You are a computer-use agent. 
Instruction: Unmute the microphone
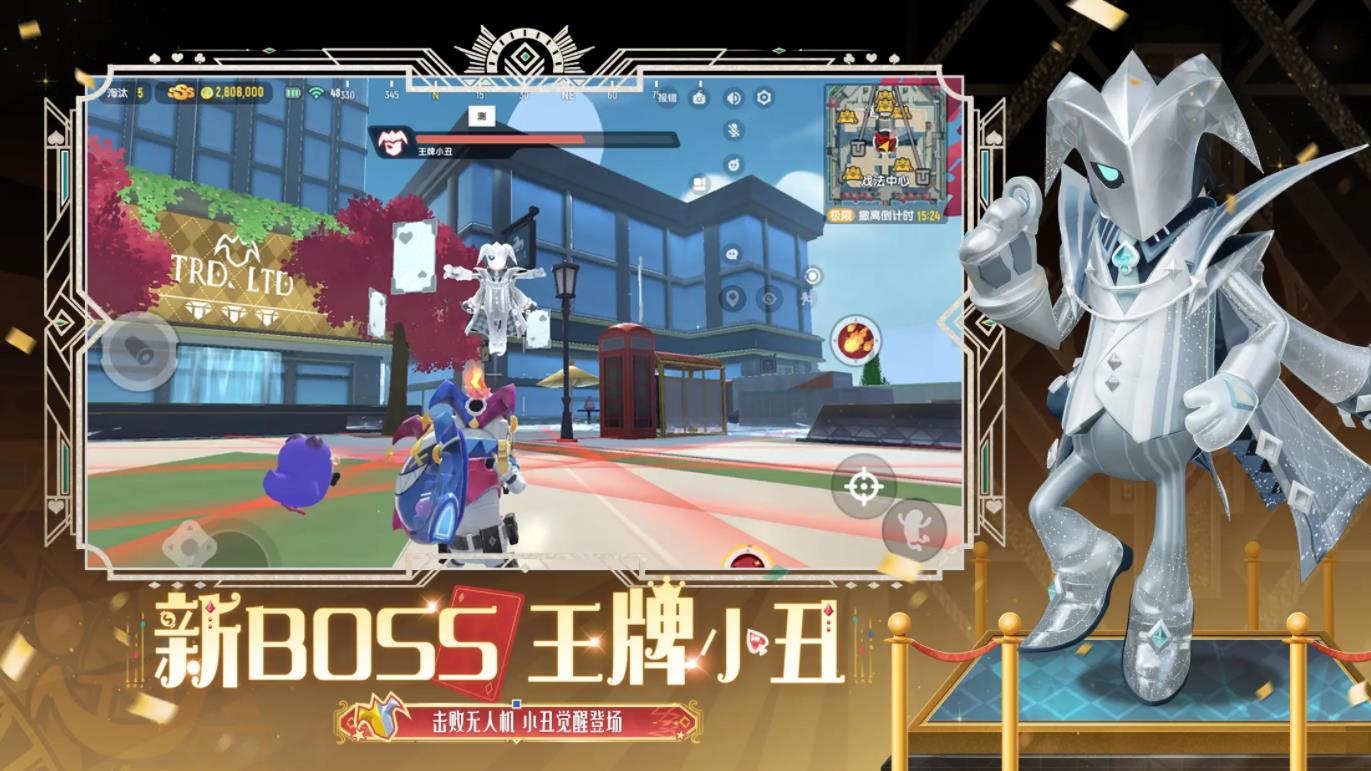[733, 131]
